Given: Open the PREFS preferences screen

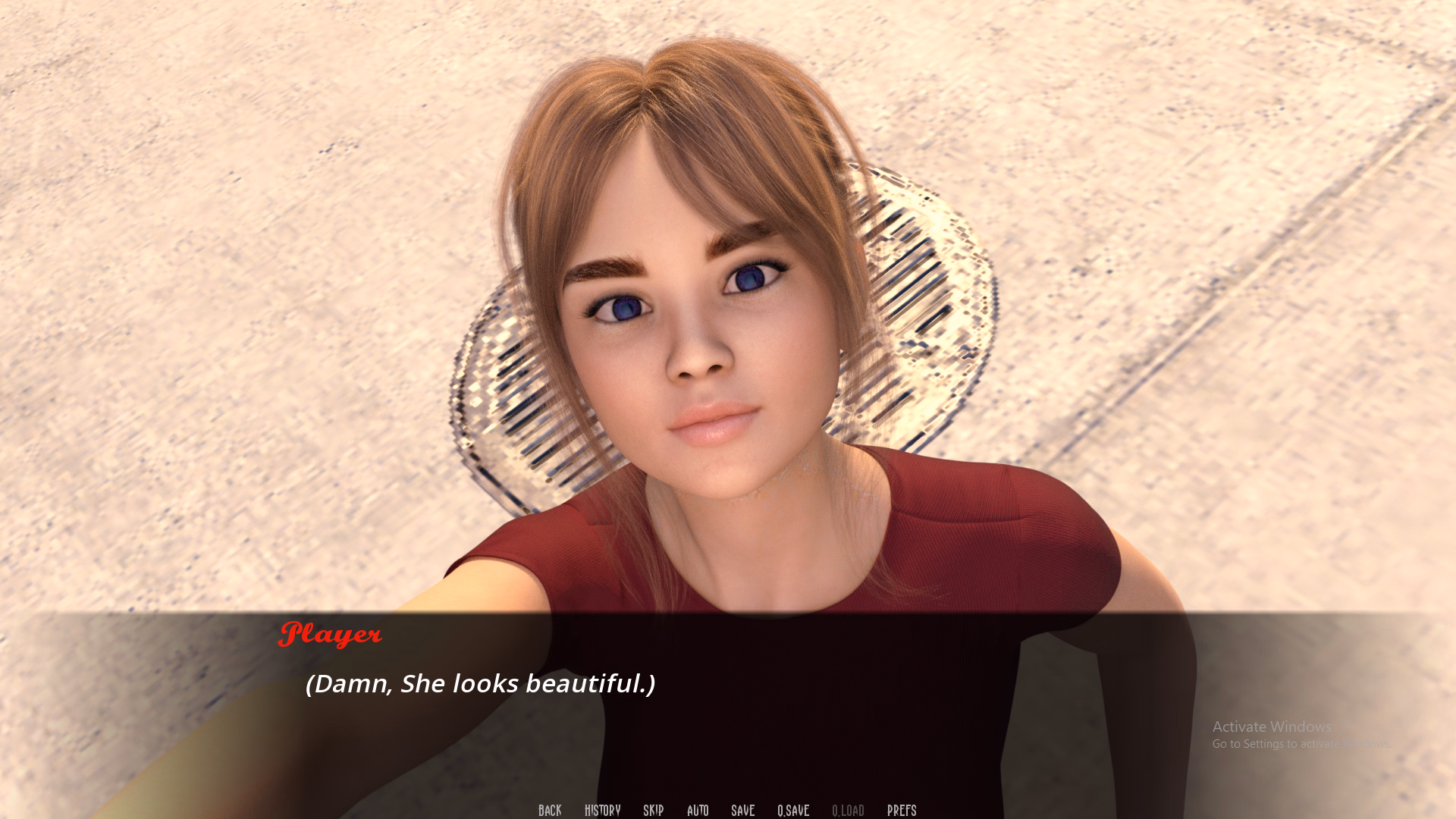Looking at the screenshot, I should 902,810.
